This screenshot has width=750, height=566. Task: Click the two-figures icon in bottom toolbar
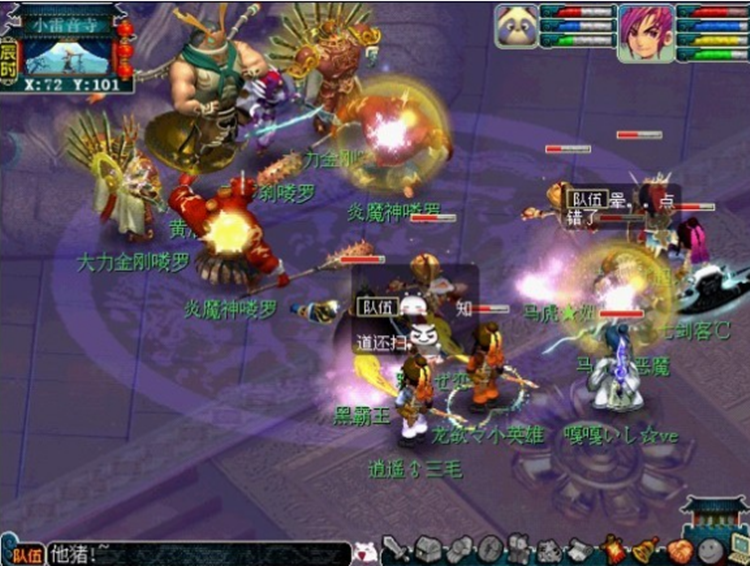pos(519,549)
